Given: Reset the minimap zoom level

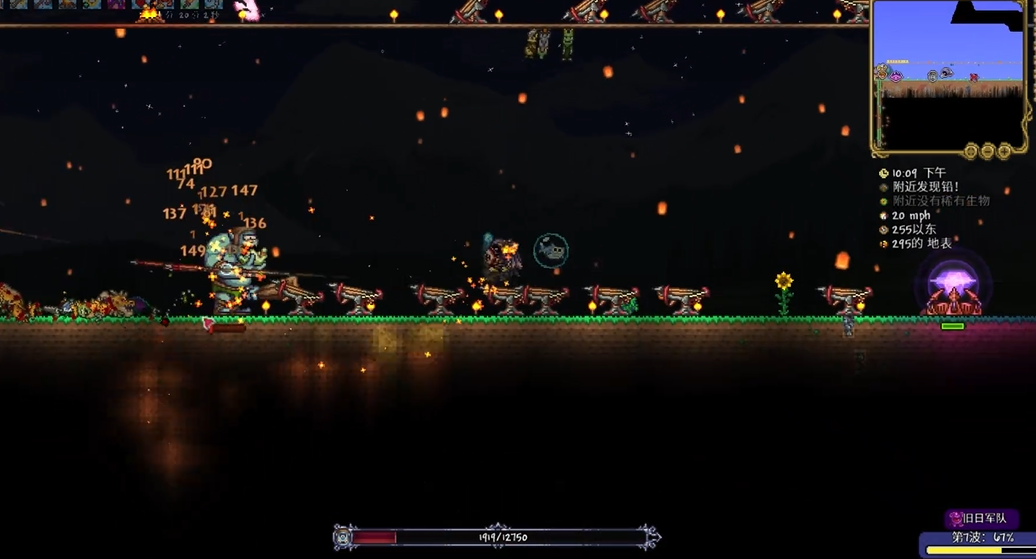Looking at the screenshot, I should tap(970, 151).
